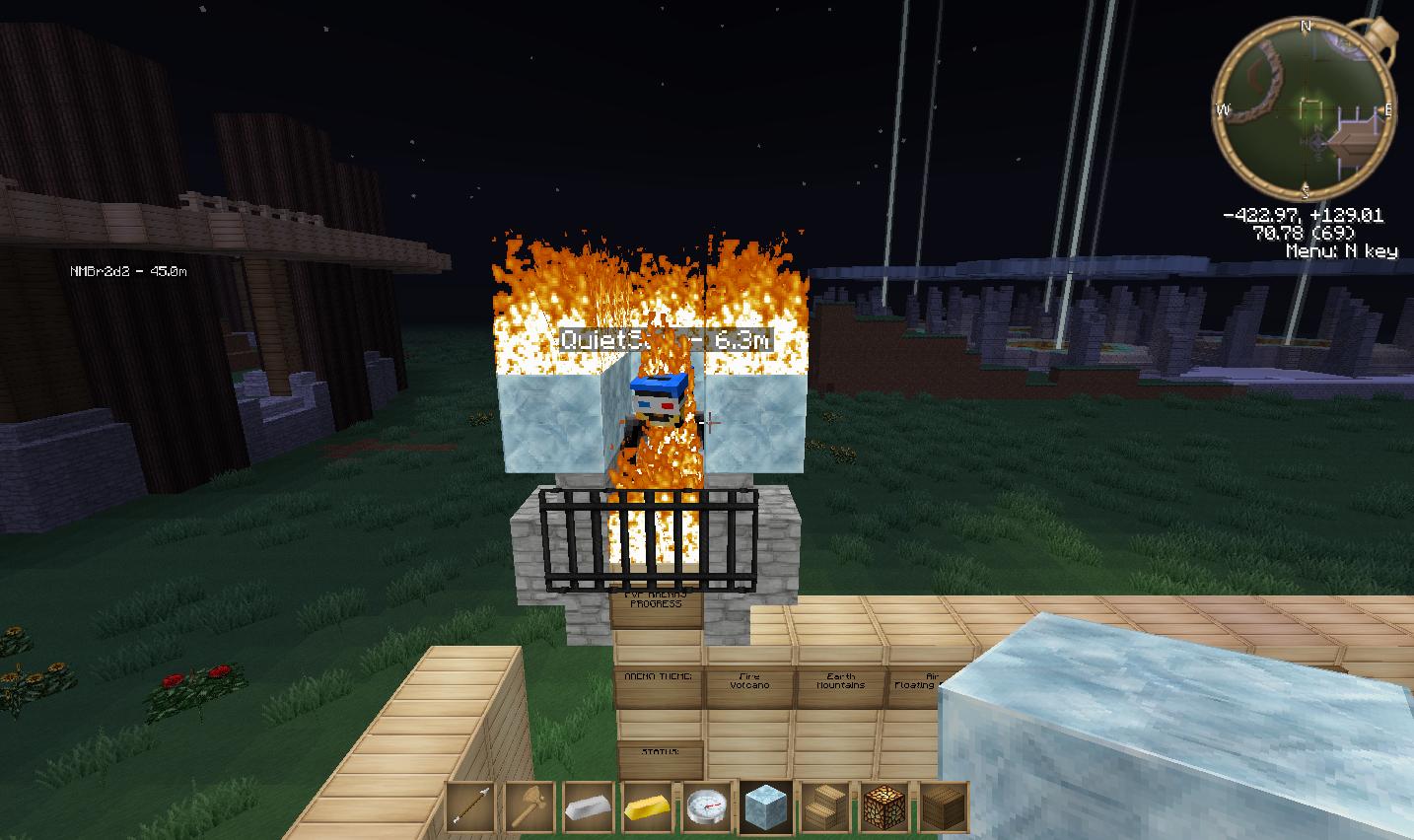The height and width of the screenshot is (840, 1414).
Task: Choose the iron ingot slot
Action: point(589,808)
